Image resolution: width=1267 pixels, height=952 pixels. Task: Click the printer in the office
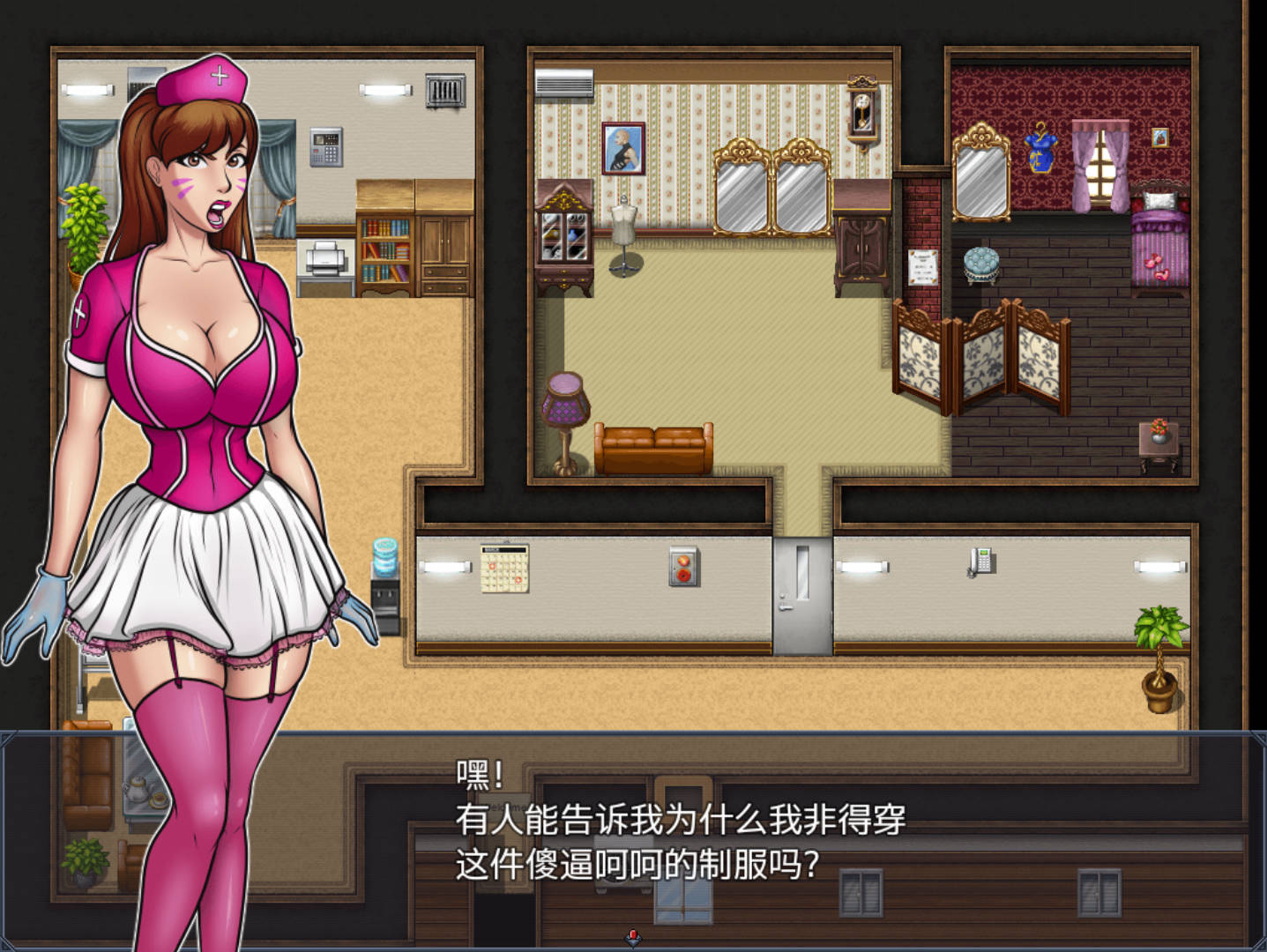point(325,259)
